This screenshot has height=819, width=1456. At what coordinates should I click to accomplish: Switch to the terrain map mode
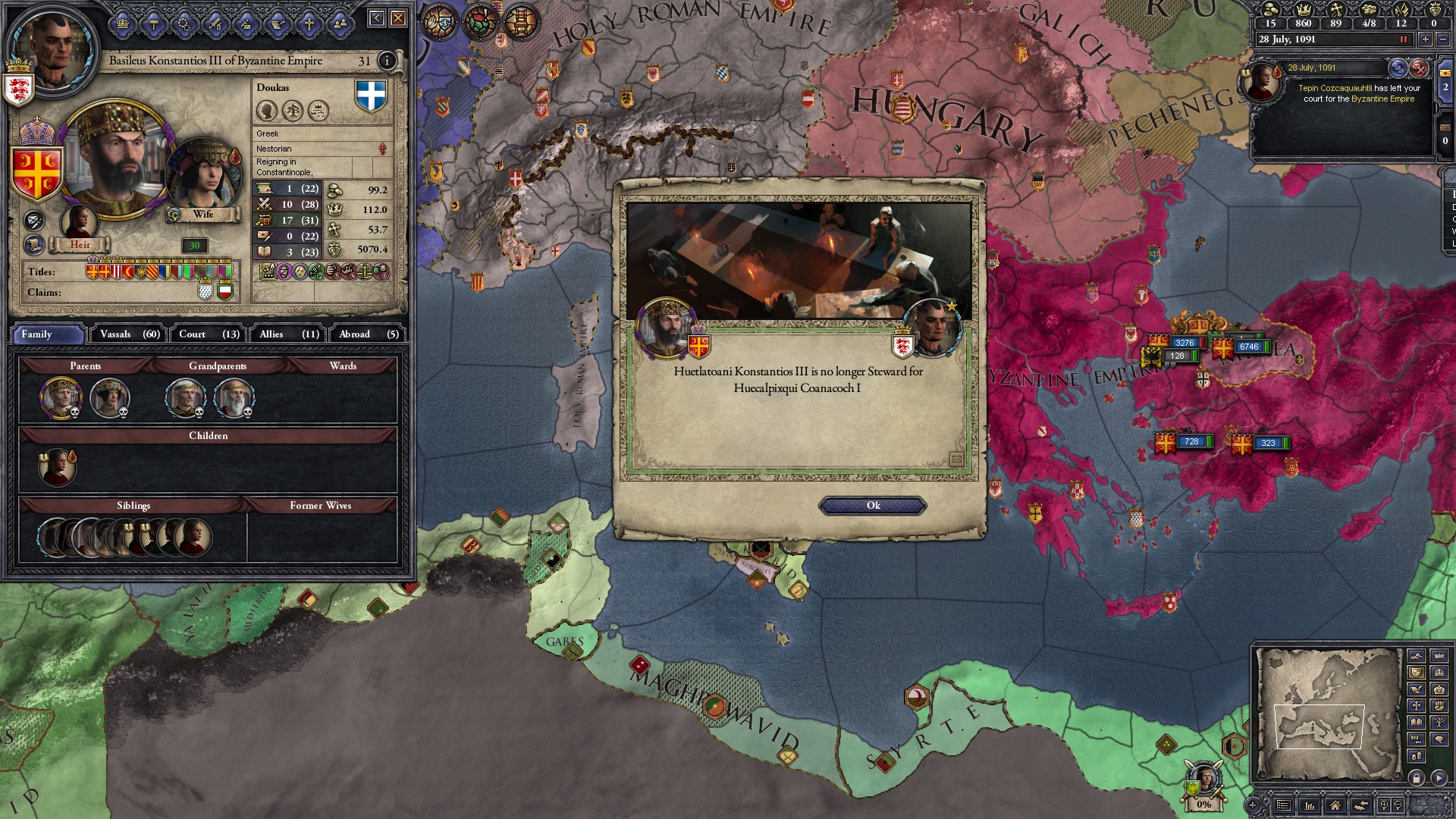coord(1416,655)
